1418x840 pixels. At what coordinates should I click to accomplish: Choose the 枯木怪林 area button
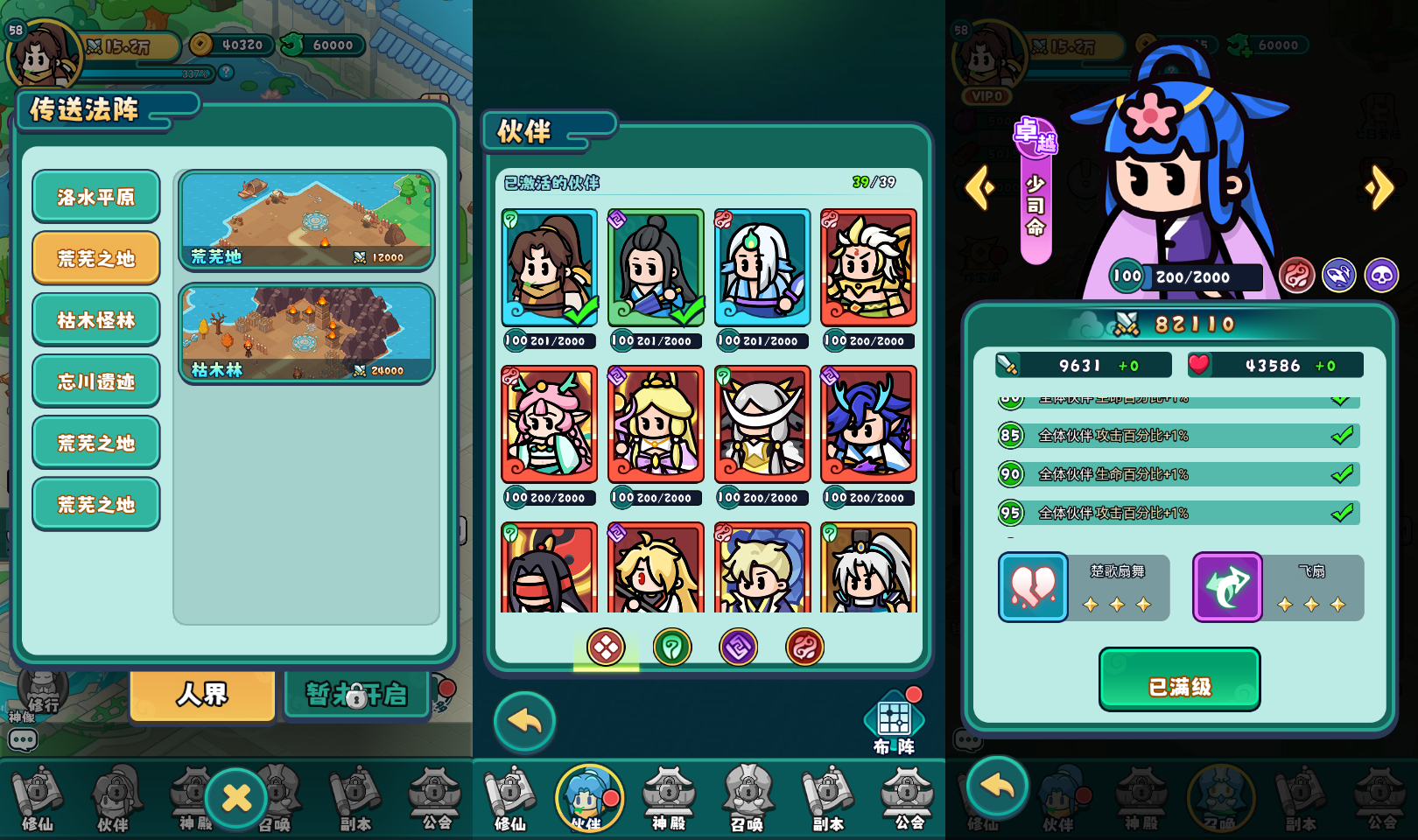96,319
